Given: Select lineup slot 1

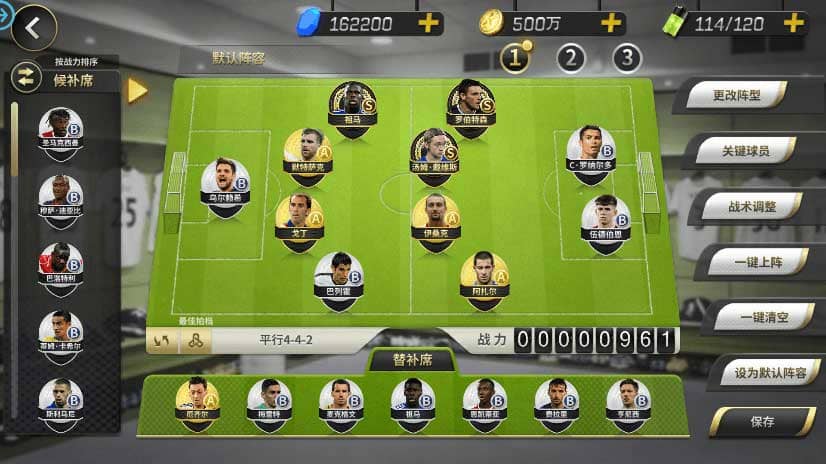Looking at the screenshot, I should click(x=514, y=58).
